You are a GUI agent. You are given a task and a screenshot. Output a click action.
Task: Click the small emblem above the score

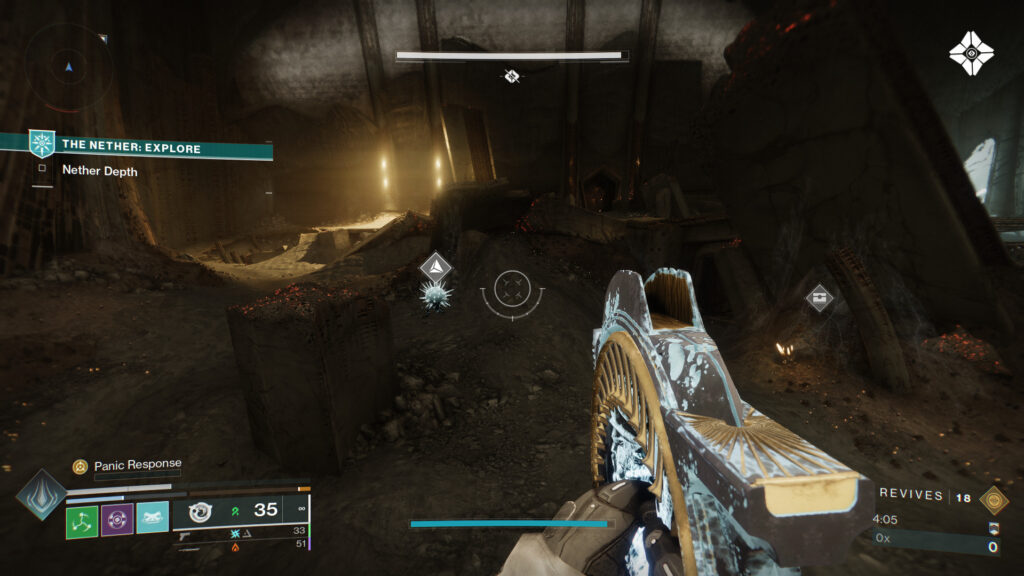tap(993, 528)
